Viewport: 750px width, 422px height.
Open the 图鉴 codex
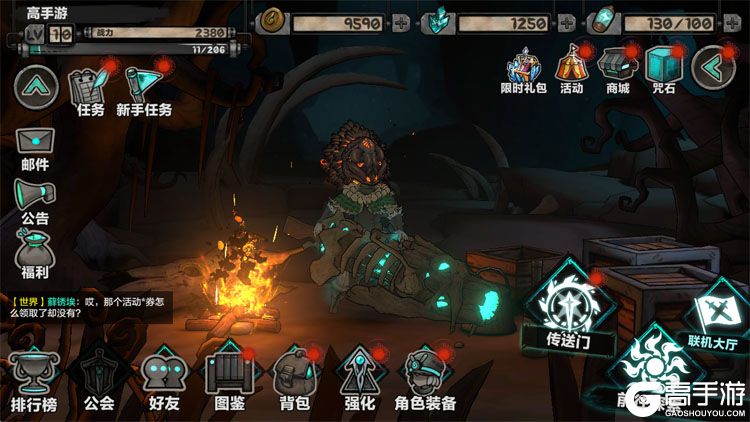(x=229, y=379)
